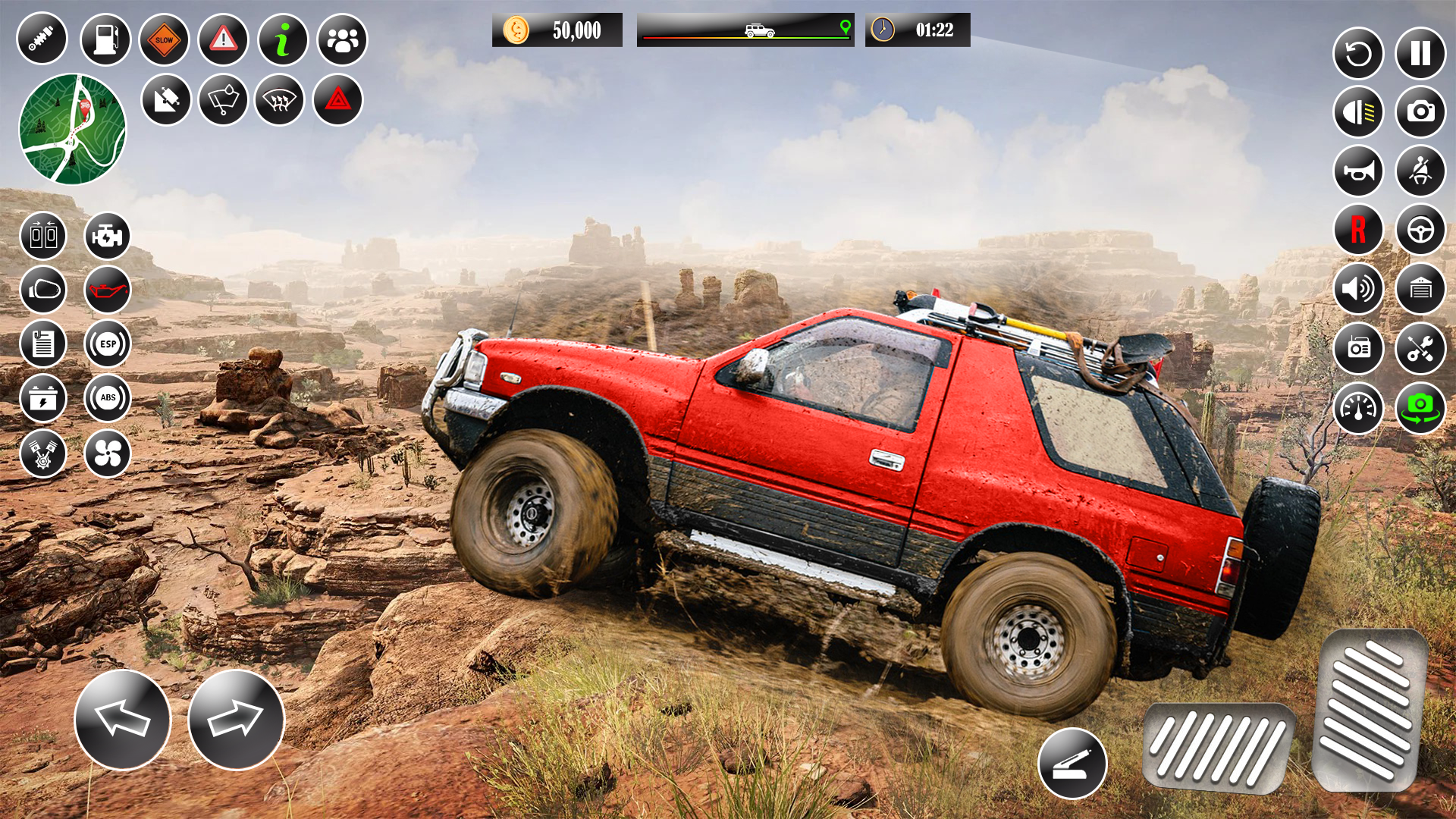
Task: Pause the game
Action: (1420, 54)
